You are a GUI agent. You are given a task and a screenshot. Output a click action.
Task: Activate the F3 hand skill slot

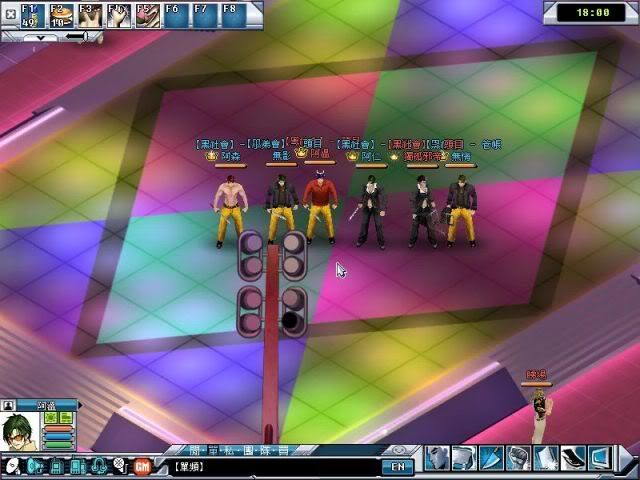tap(90, 15)
